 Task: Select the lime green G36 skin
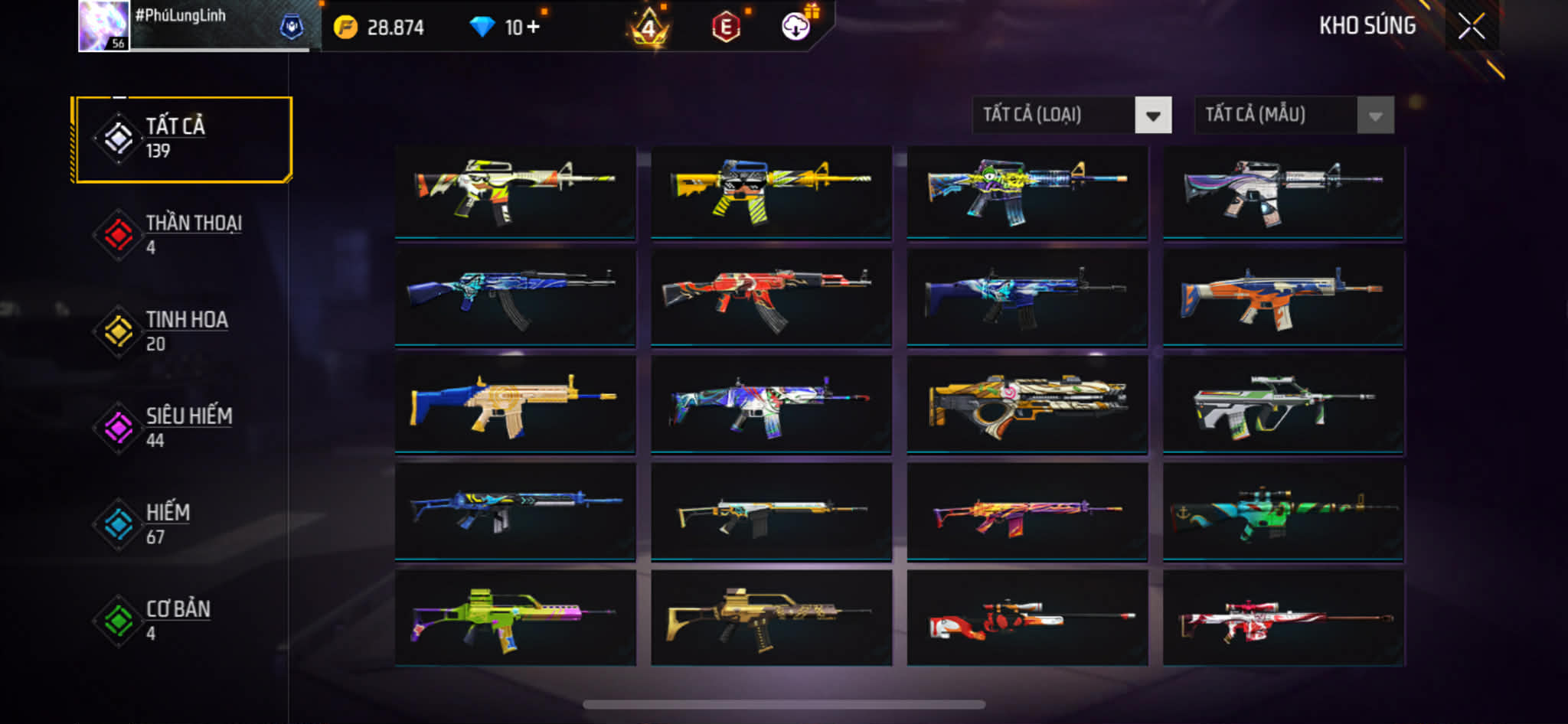pyautogui.click(x=515, y=618)
